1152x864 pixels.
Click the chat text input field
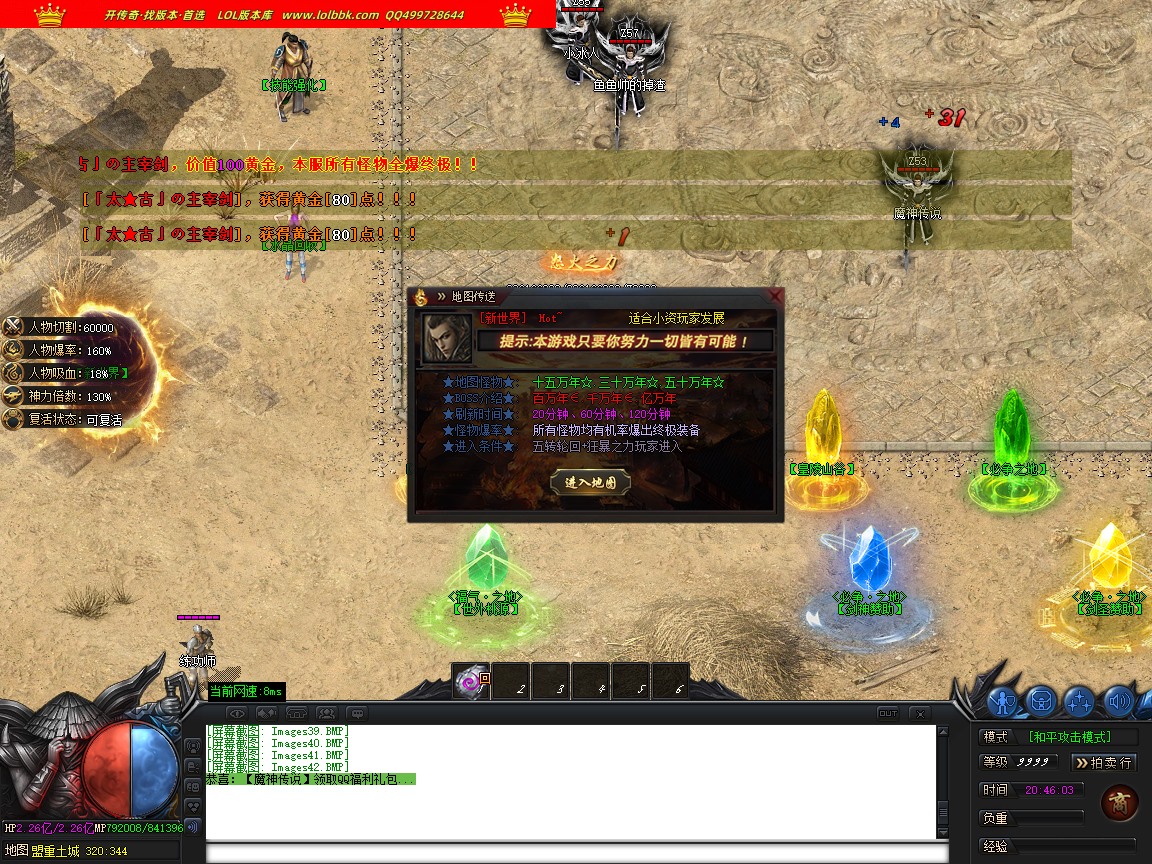tap(575, 853)
